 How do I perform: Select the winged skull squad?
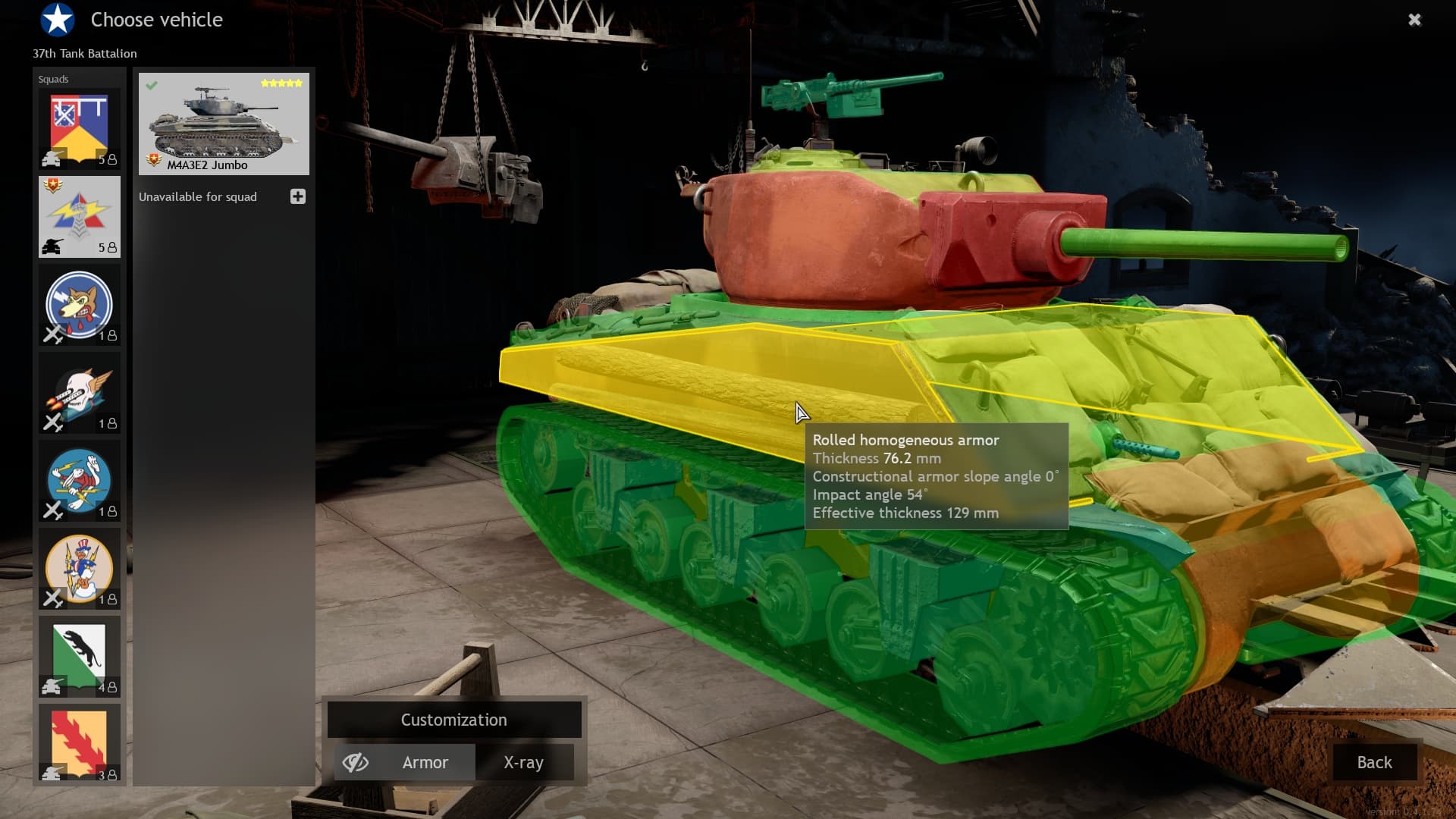(80, 393)
